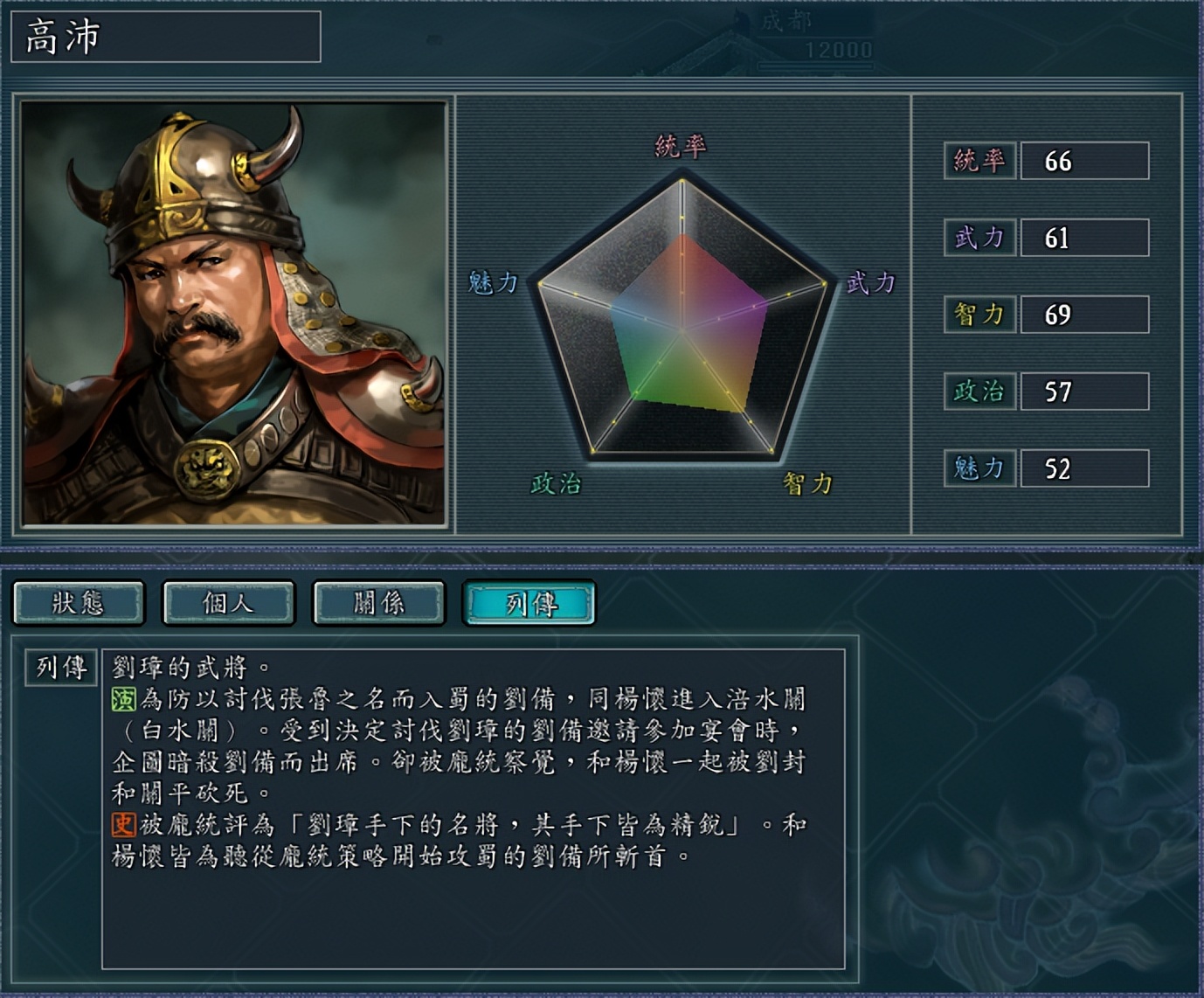Click the 智力 stat label
Screen dimensions: 1204x998
pos(980,314)
